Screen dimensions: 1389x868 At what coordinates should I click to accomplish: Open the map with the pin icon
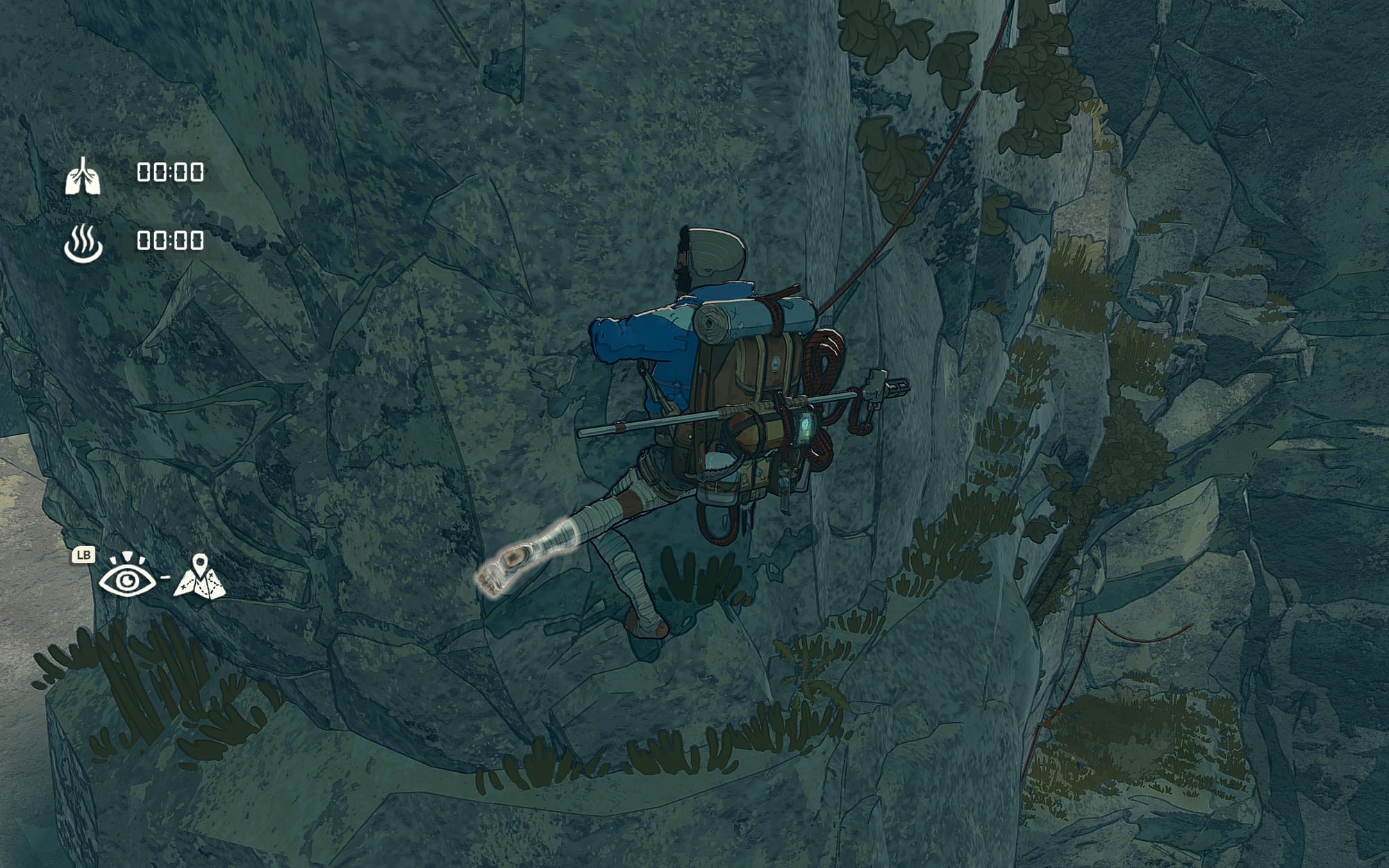pos(199,578)
